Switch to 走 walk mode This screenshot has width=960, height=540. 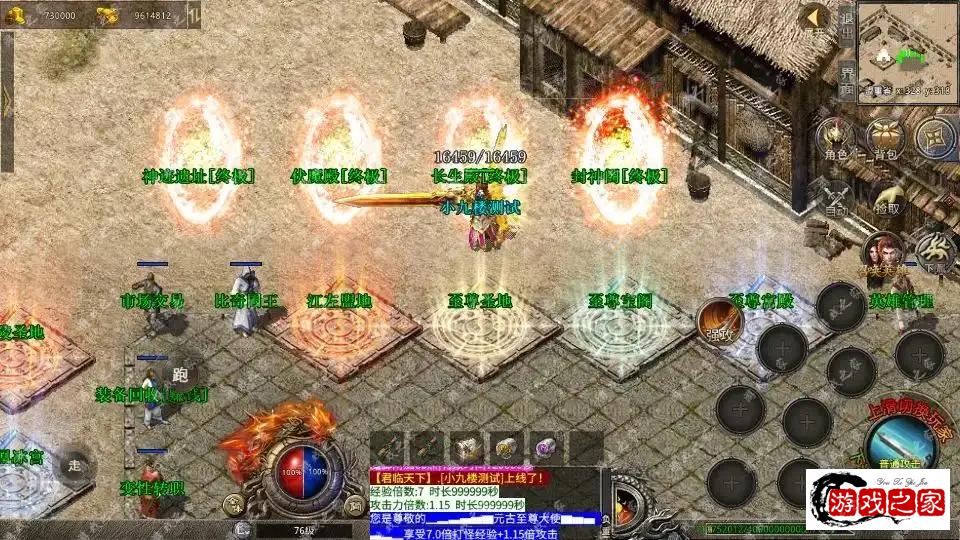[75, 465]
